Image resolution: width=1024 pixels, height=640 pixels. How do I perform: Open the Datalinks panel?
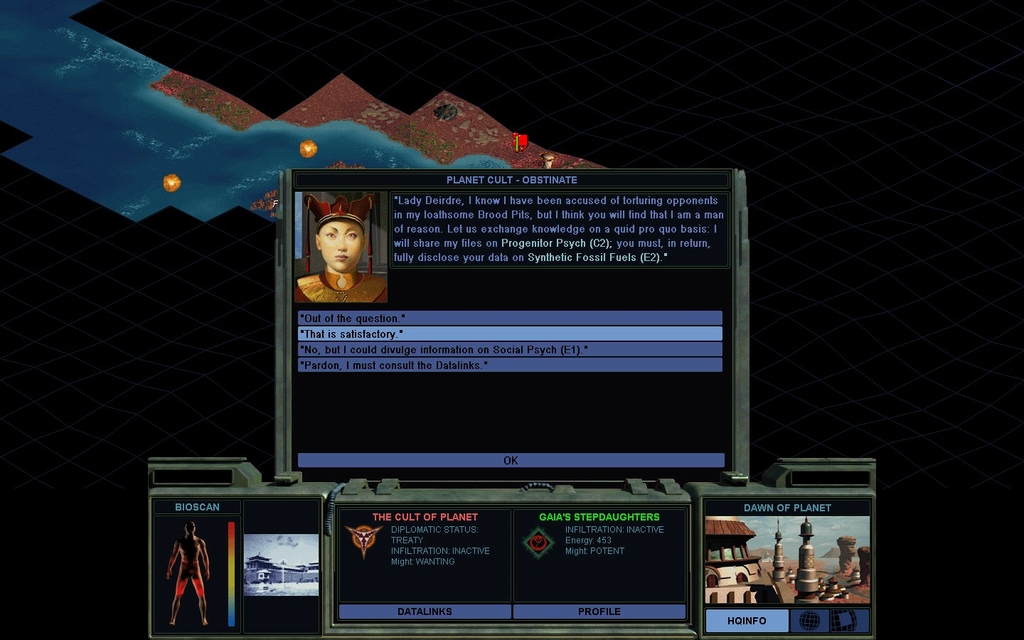tap(425, 612)
